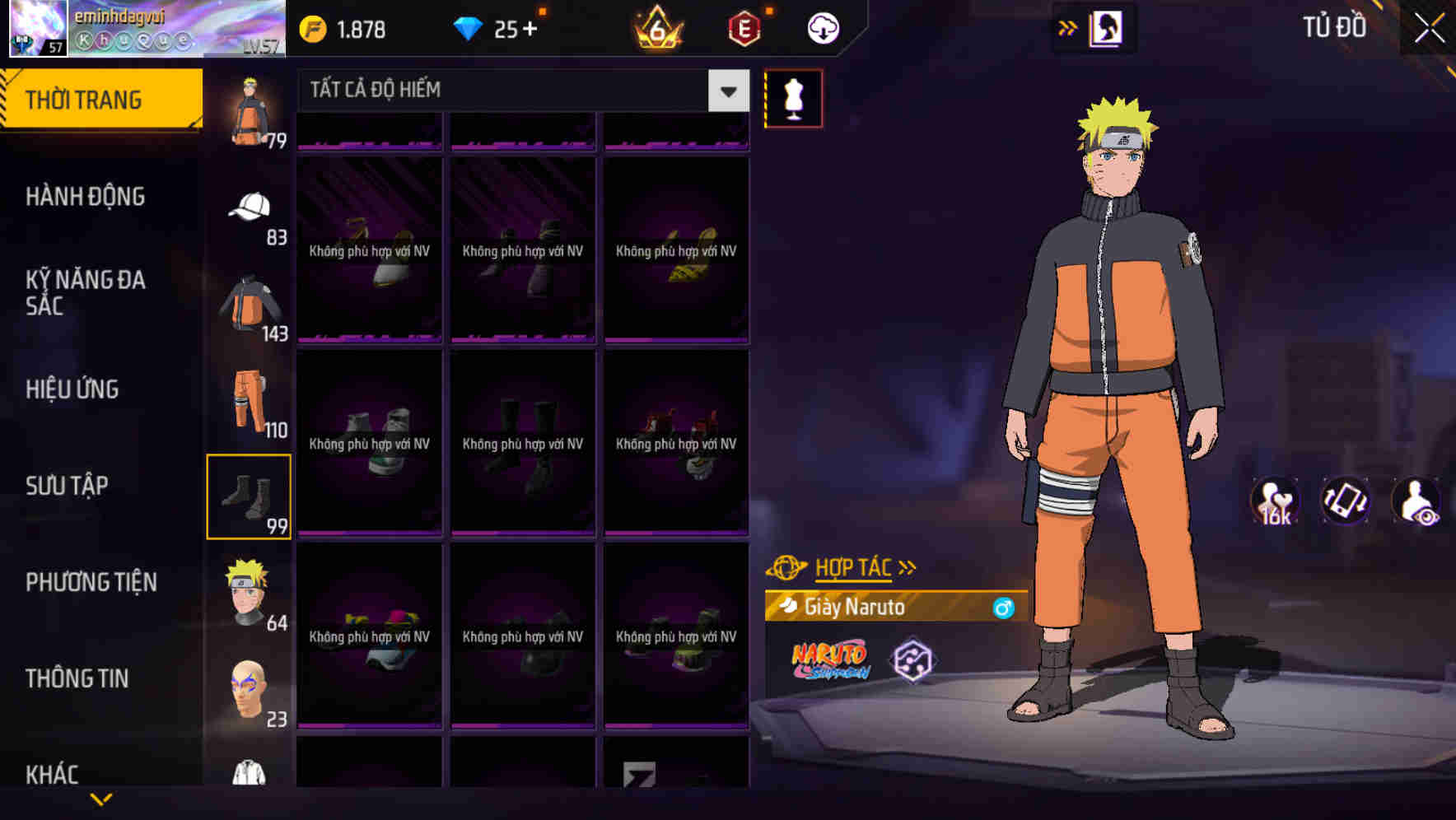This screenshot has width=1456, height=820.
Task: Open the cloud download icon
Action: click(821, 27)
